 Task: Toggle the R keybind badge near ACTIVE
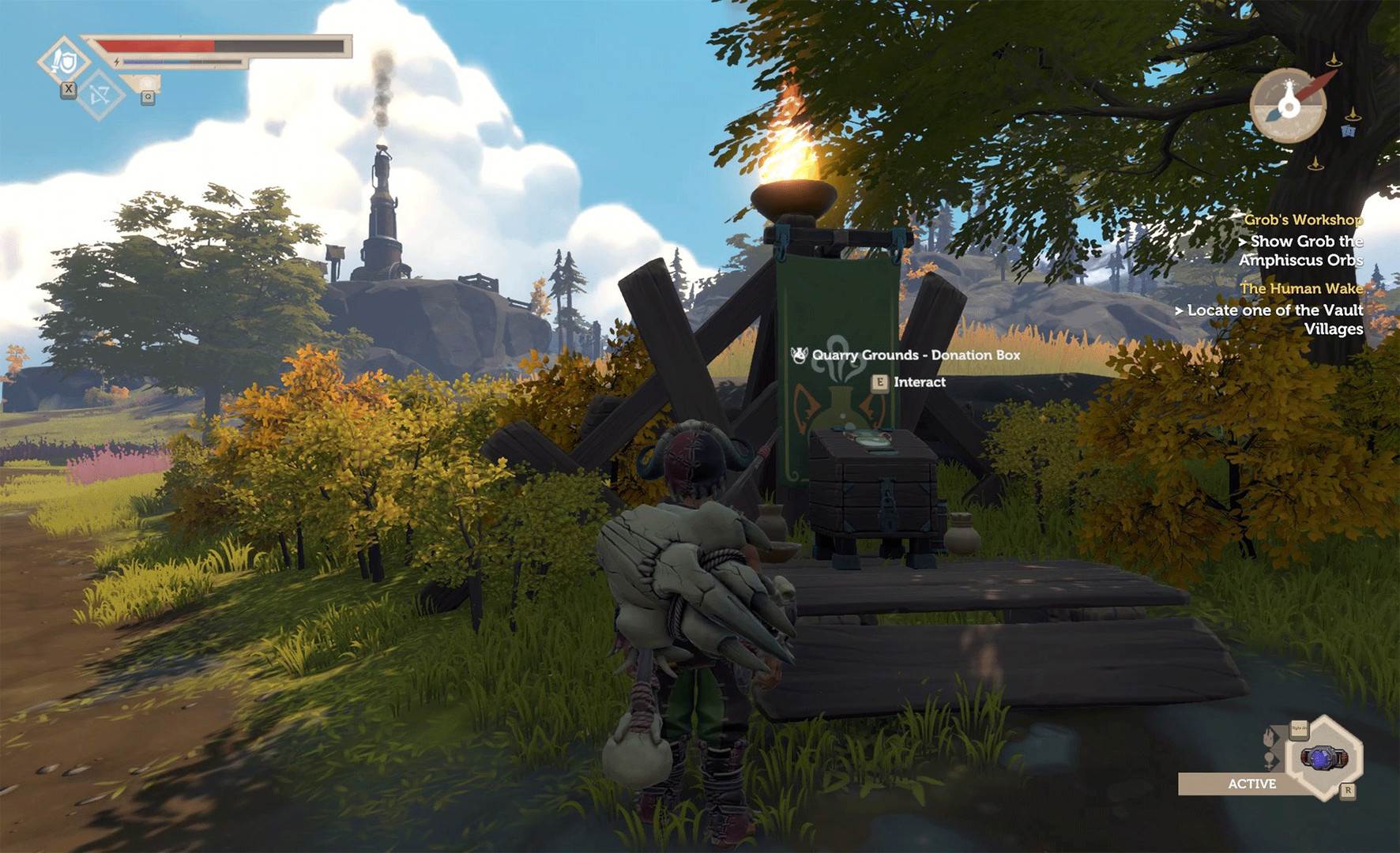[x=1348, y=791]
